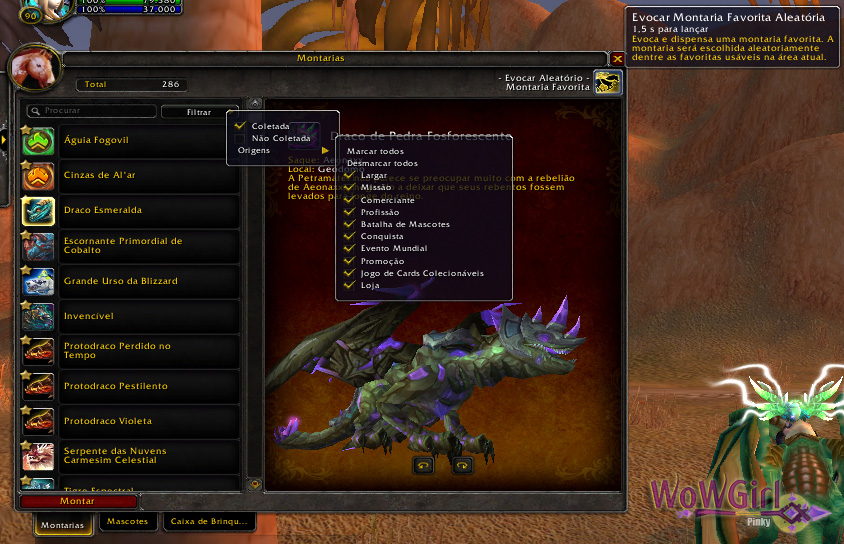844x544 pixels.
Task: Select Grande Urso da Blizzard mount
Action: [x=130, y=281]
